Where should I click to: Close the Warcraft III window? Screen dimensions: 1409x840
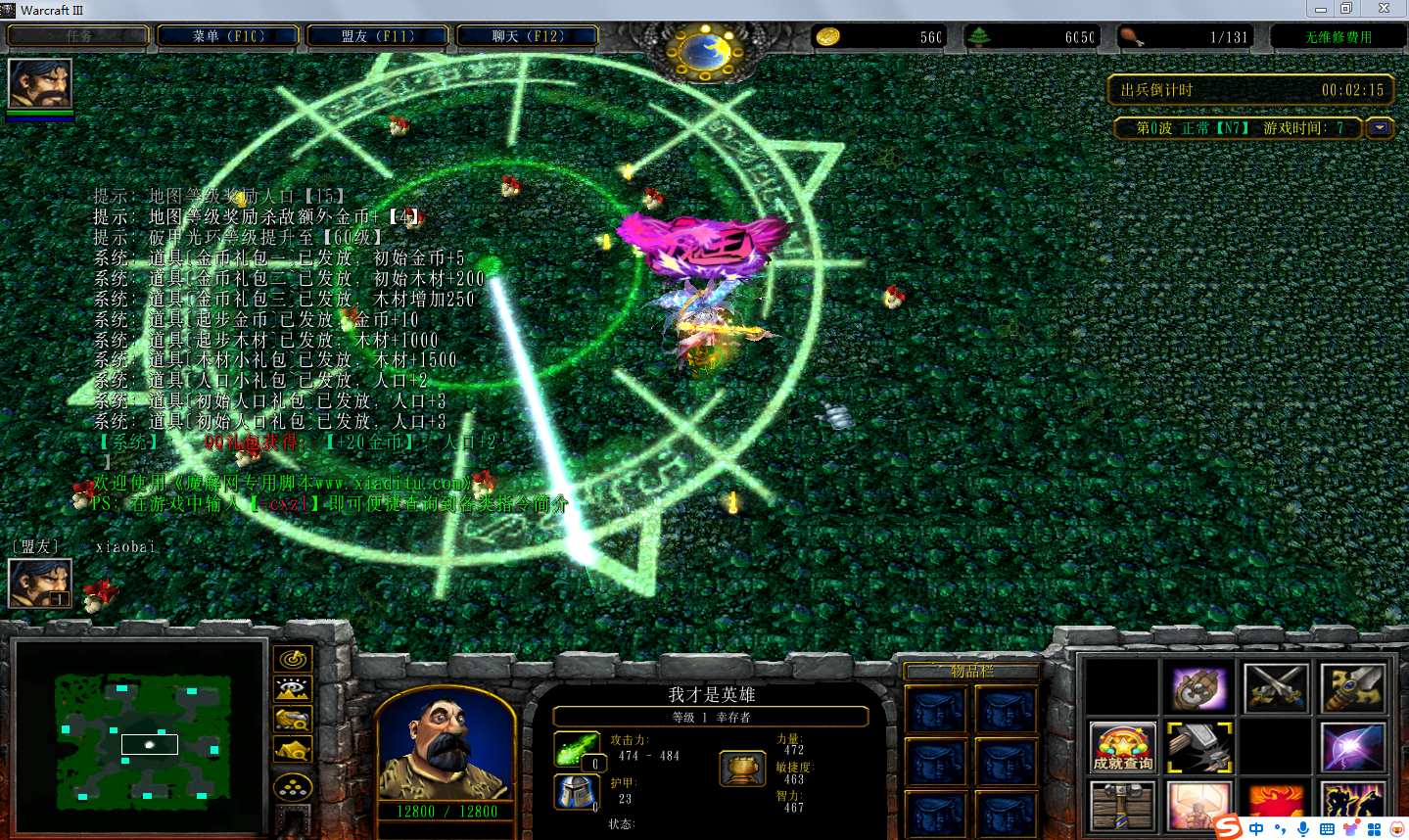[x=1384, y=9]
